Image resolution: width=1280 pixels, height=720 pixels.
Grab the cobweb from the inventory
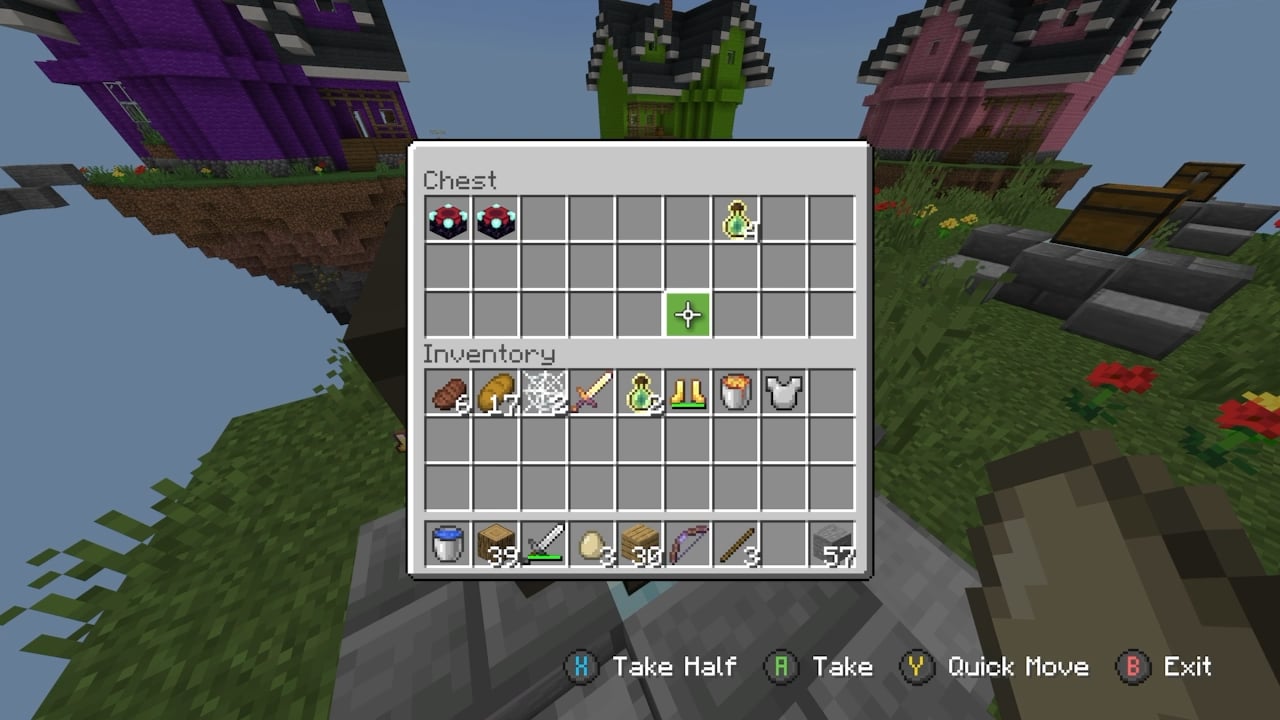tap(544, 393)
